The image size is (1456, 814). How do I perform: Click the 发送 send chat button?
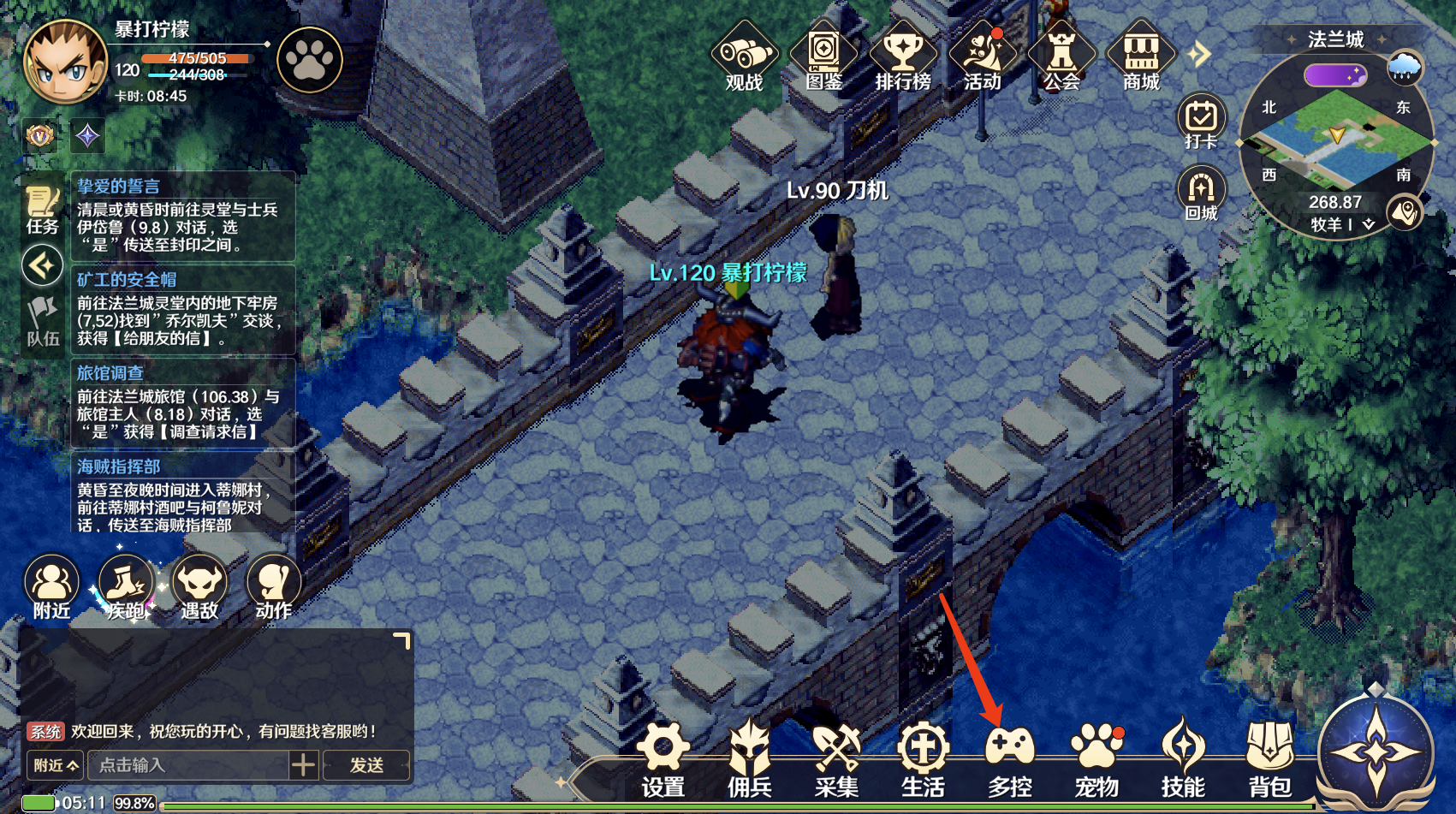click(x=366, y=764)
